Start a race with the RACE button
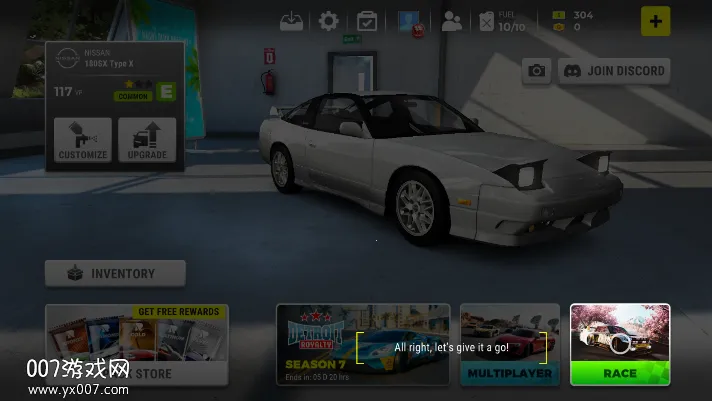 (x=619, y=372)
